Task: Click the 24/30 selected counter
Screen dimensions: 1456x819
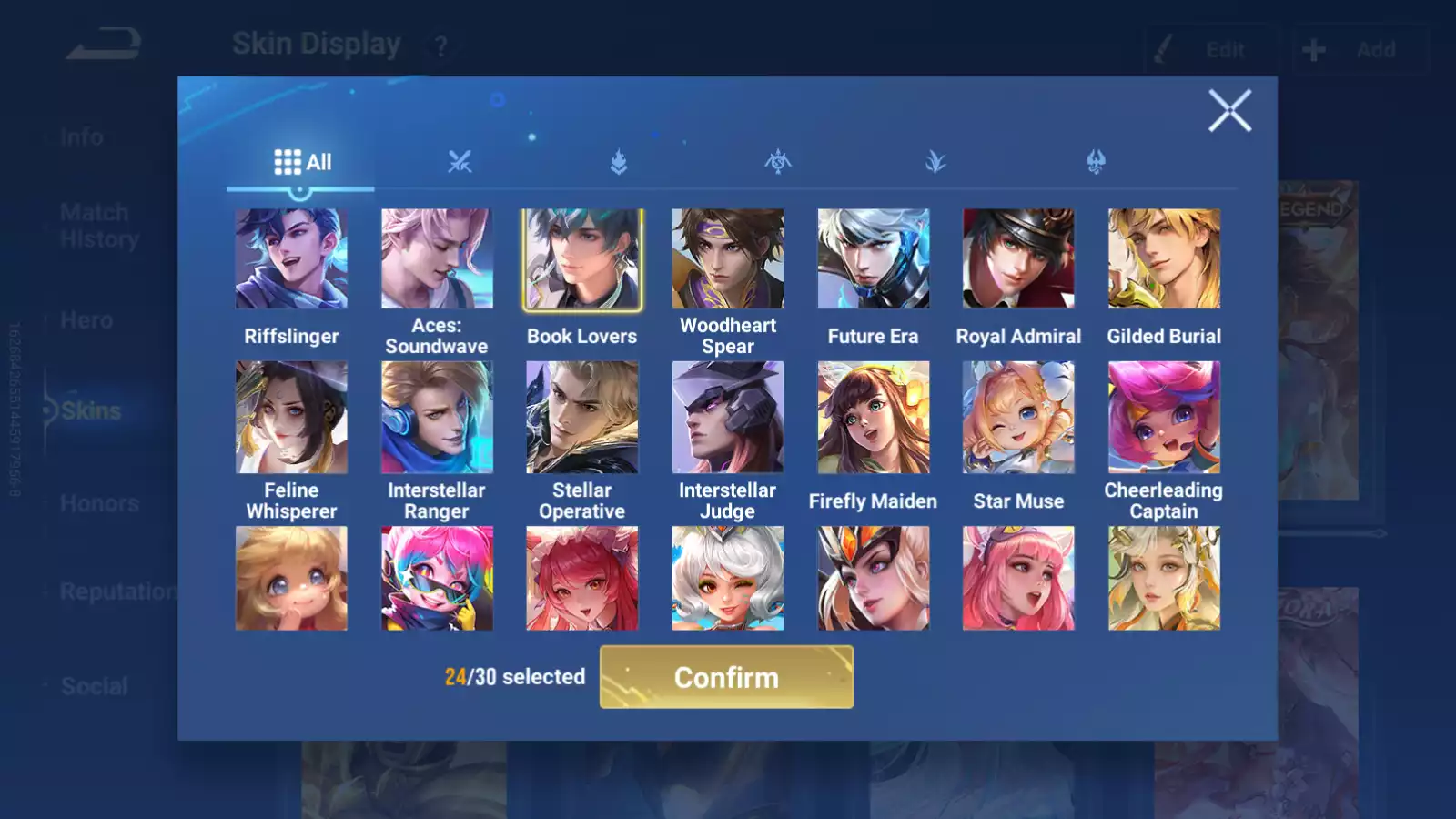Action: pyautogui.click(x=514, y=677)
